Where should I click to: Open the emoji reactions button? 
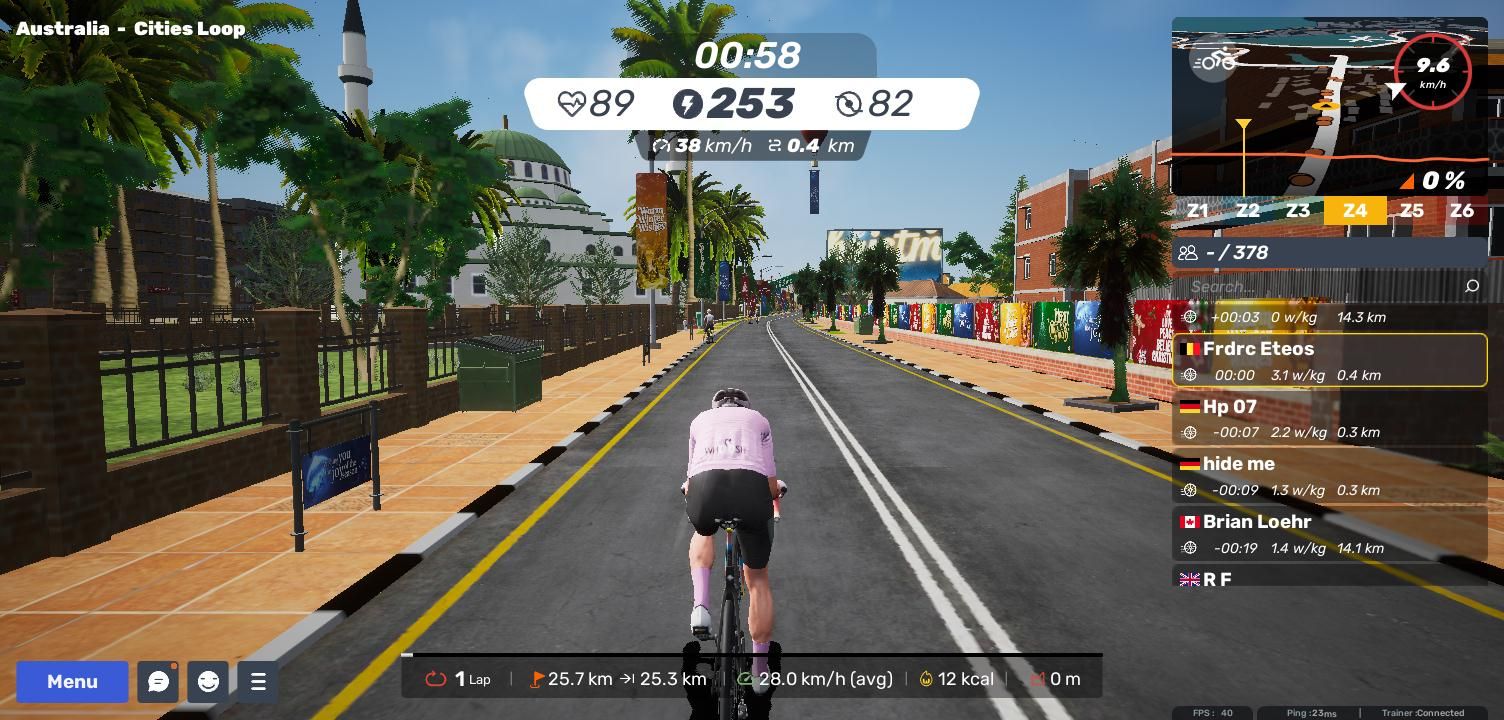pos(208,681)
